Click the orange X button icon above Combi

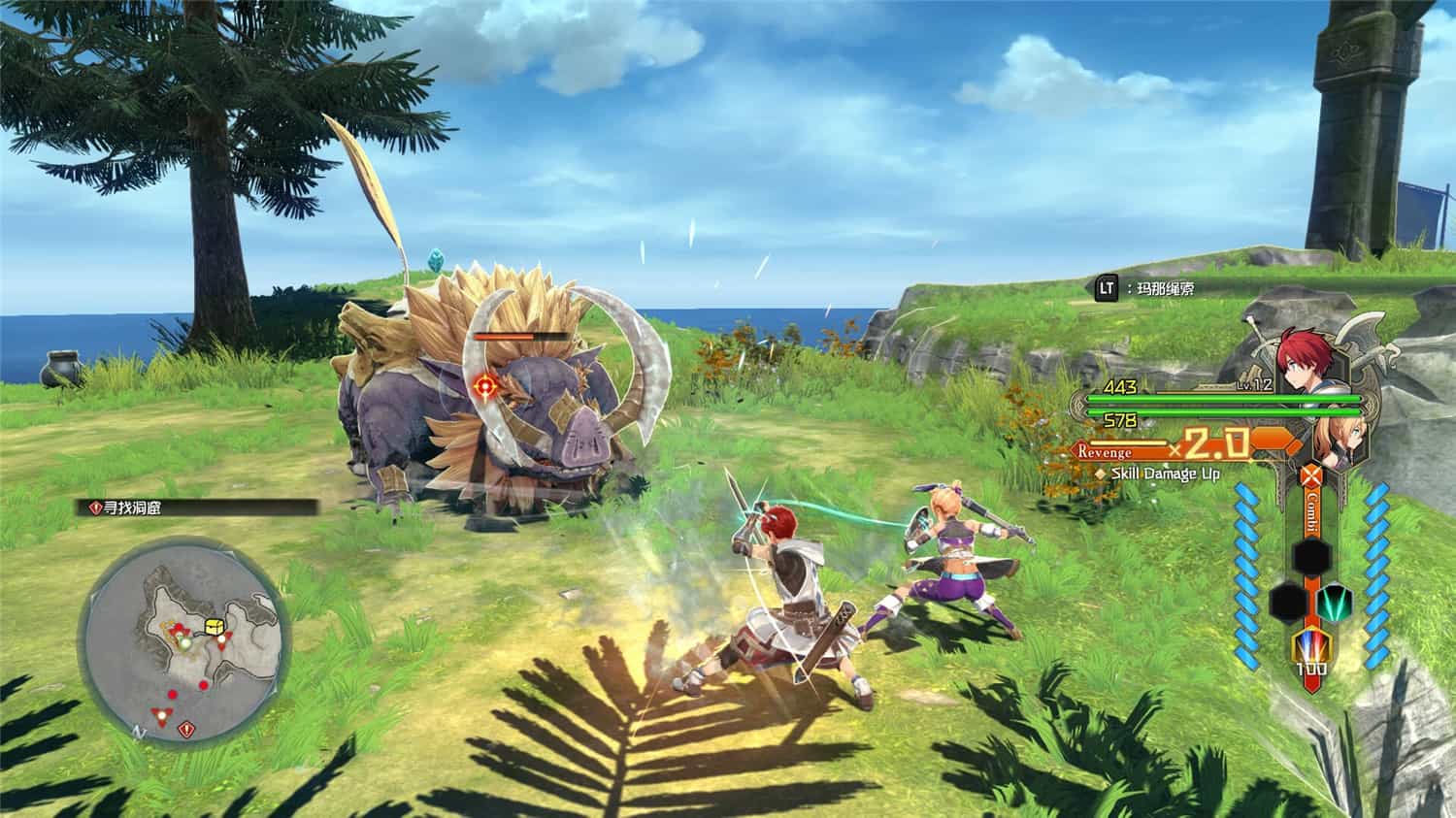pyautogui.click(x=1310, y=474)
